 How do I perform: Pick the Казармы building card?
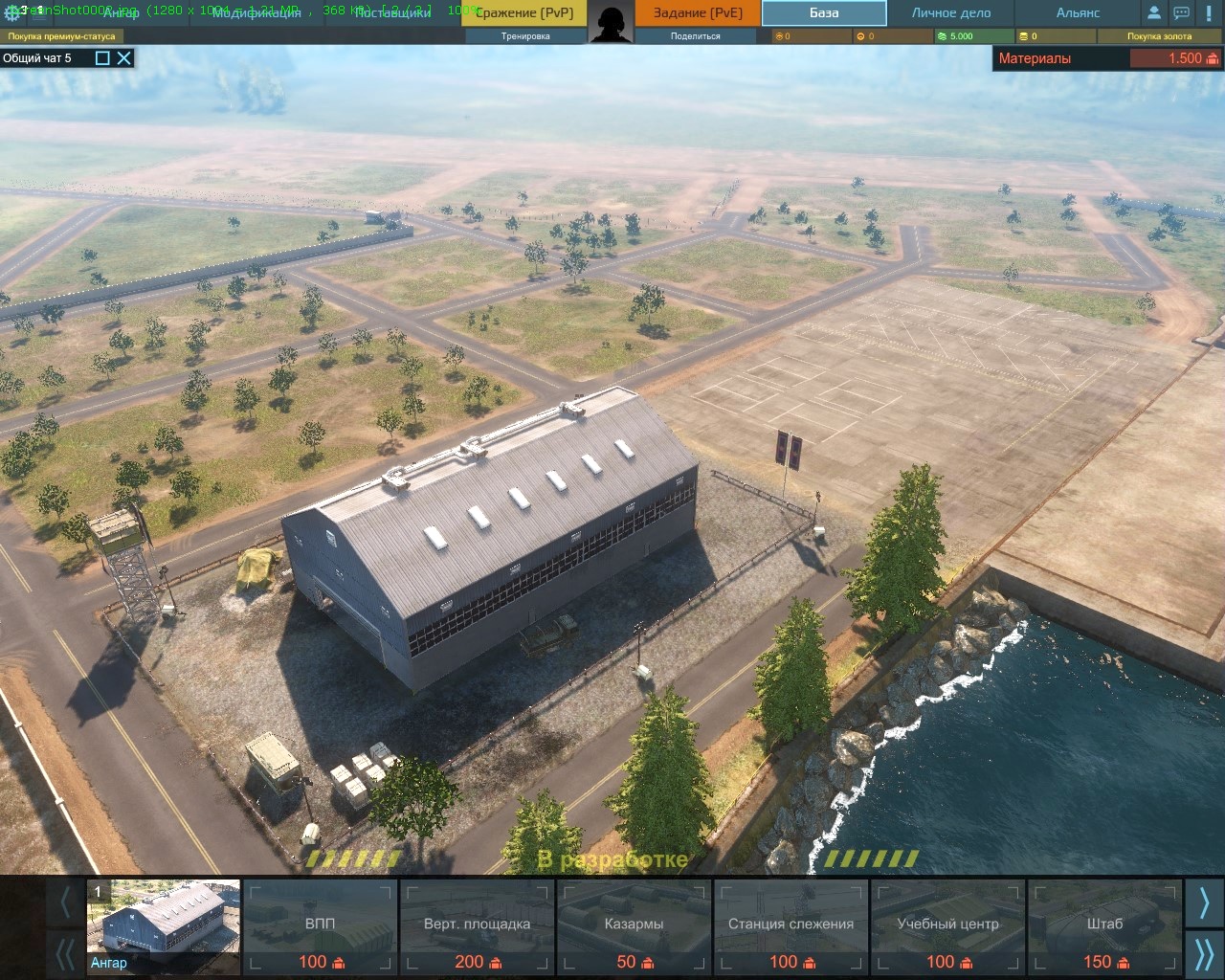634,926
